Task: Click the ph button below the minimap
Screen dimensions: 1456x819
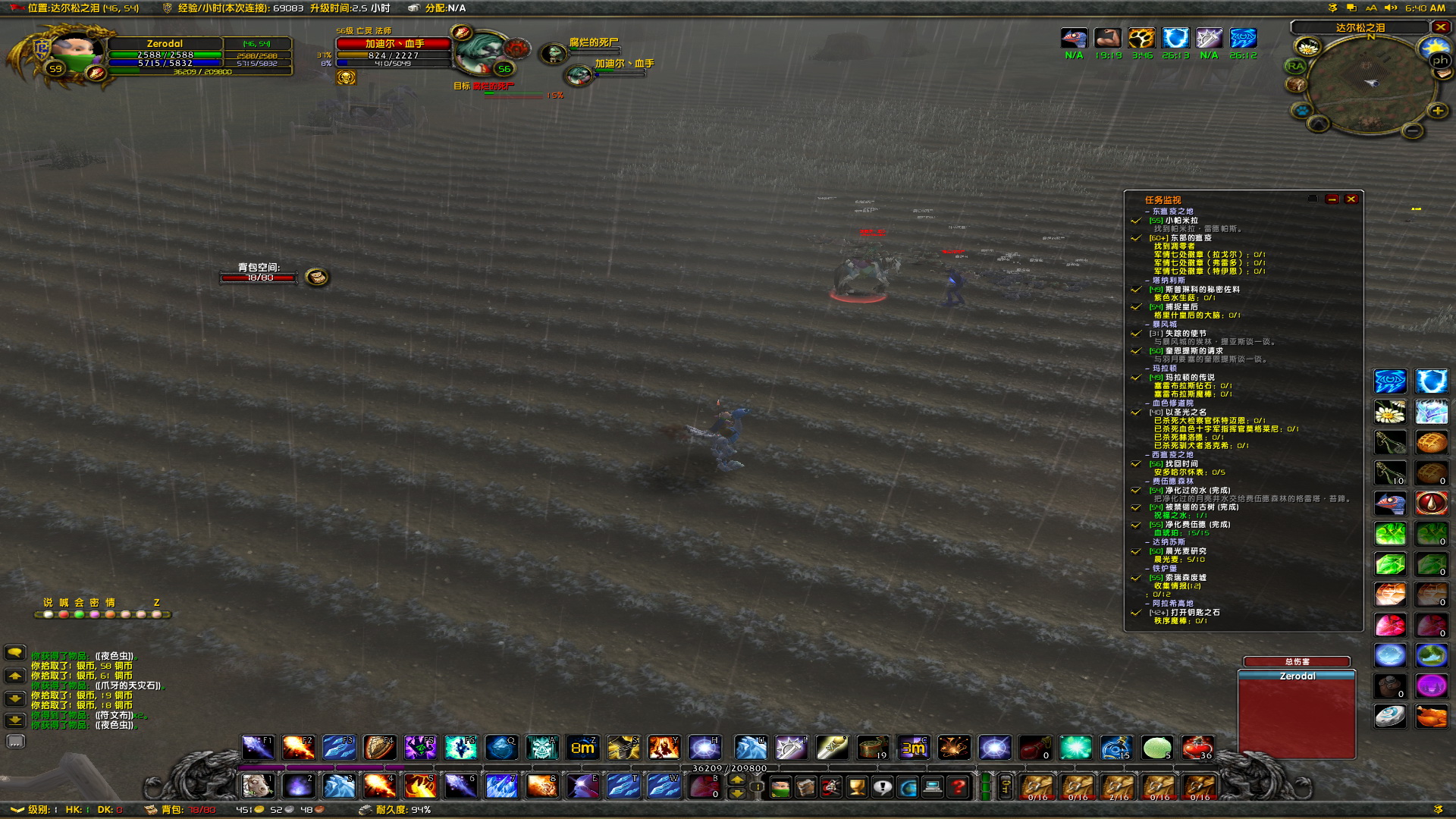Action: point(1439,60)
